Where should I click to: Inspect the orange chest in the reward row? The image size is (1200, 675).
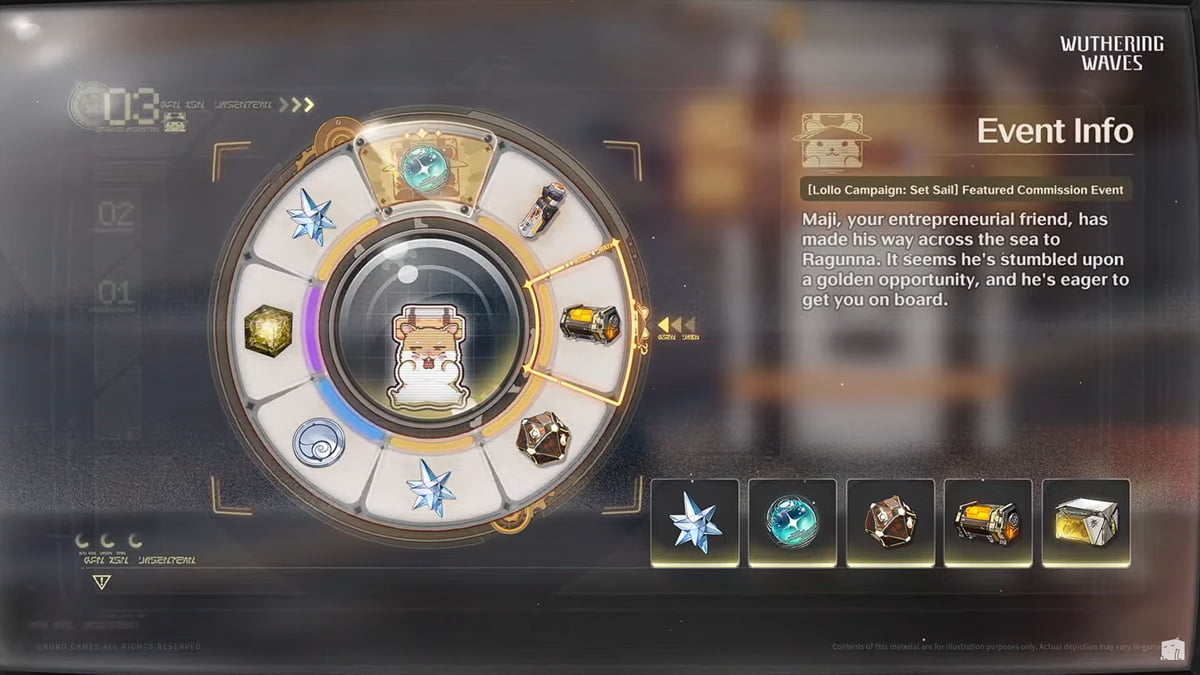988,522
